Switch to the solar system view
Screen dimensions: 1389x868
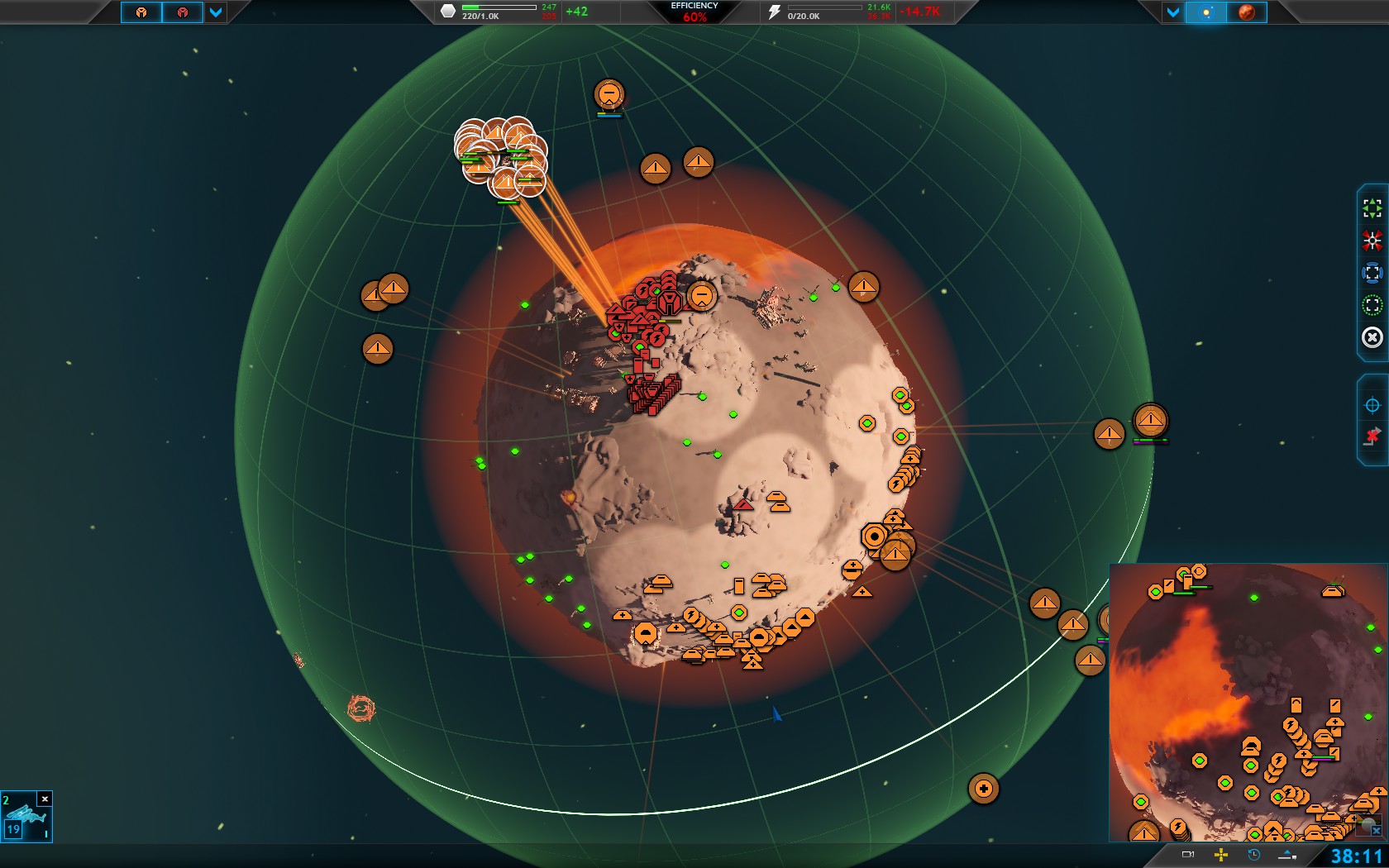point(1206,12)
